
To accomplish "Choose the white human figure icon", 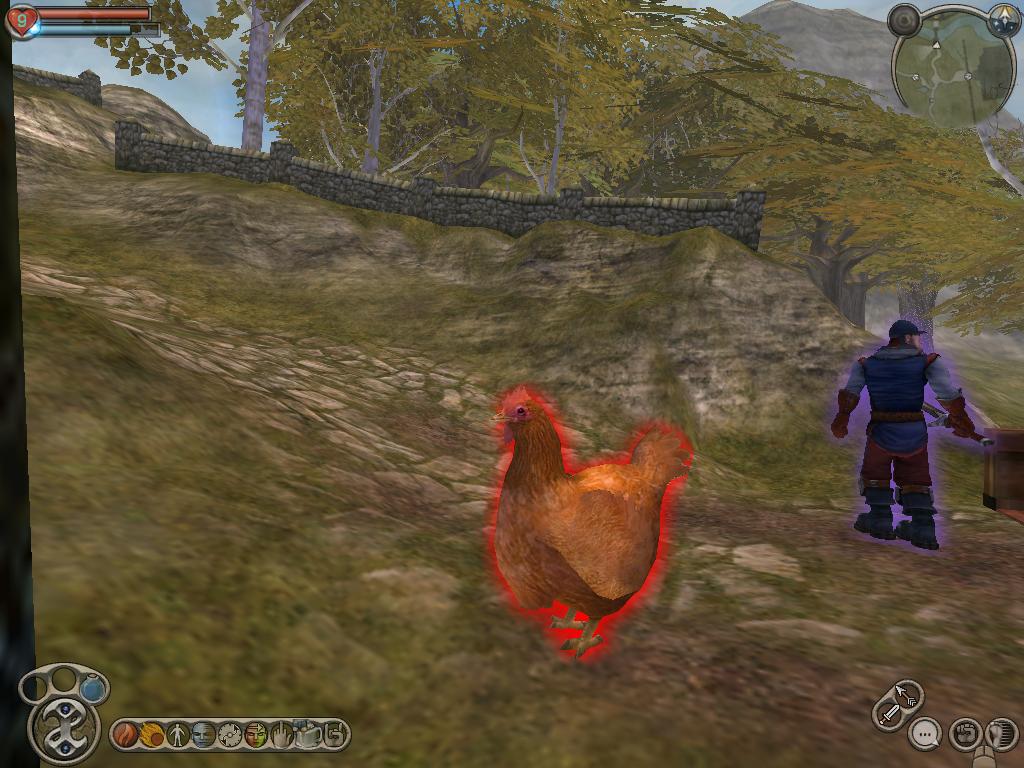I will pyautogui.click(x=178, y=735).
